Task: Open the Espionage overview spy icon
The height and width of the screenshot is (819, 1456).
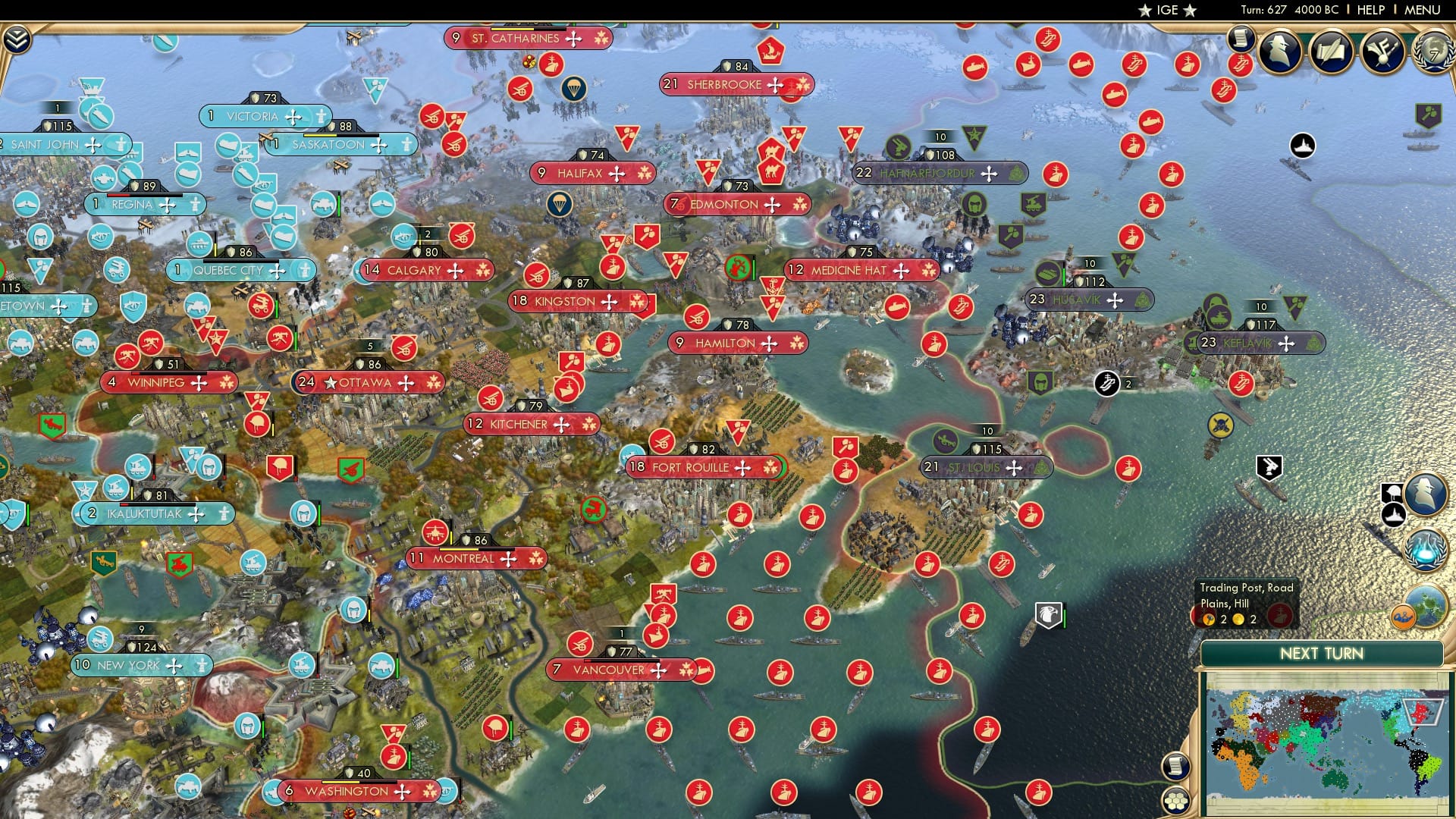Action: tap(1279, 52)
